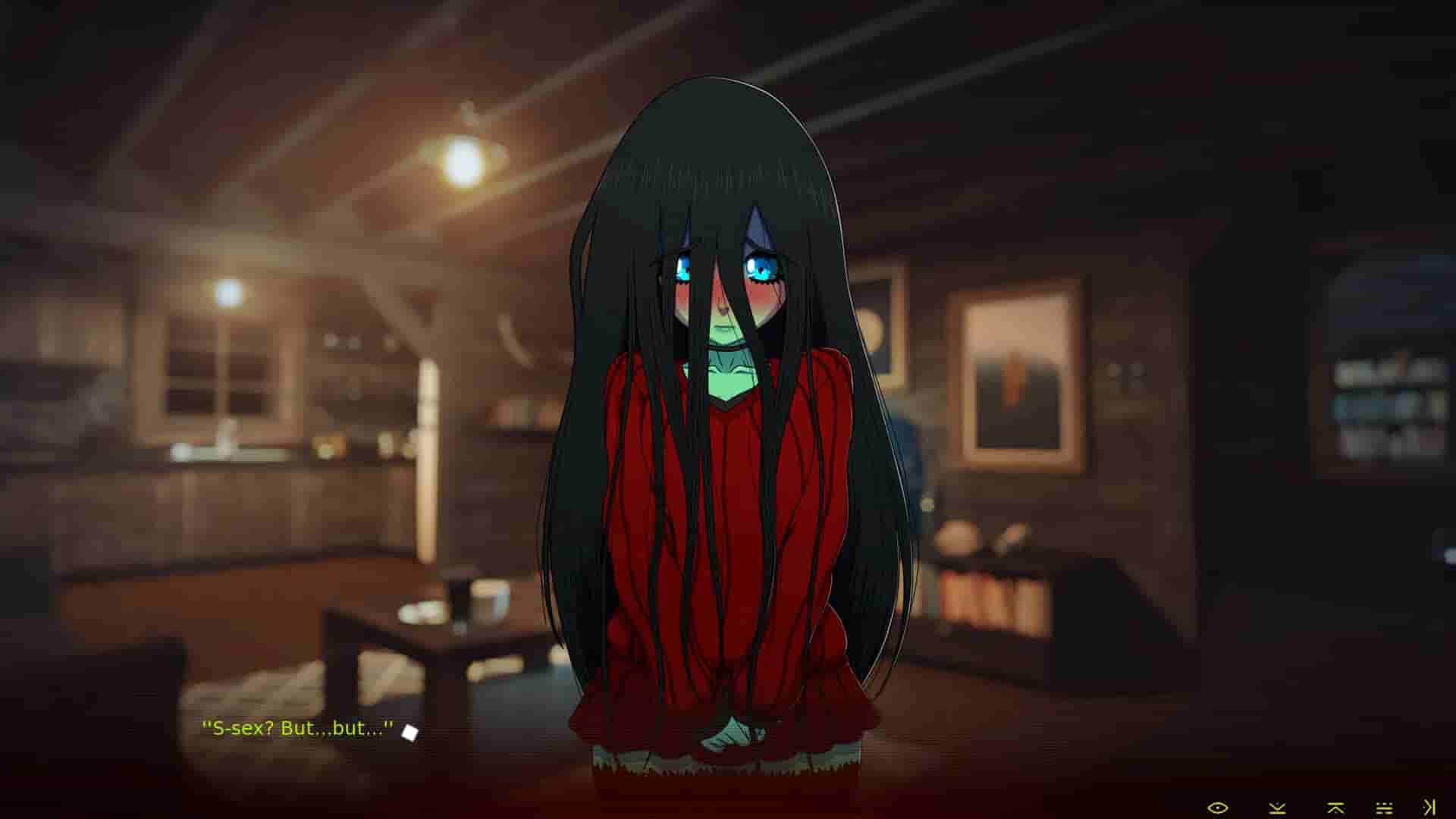Click the down-chevron quick menu icon
The width and height of the screenshot is (1456, 819).
[x=1278, y=808]
